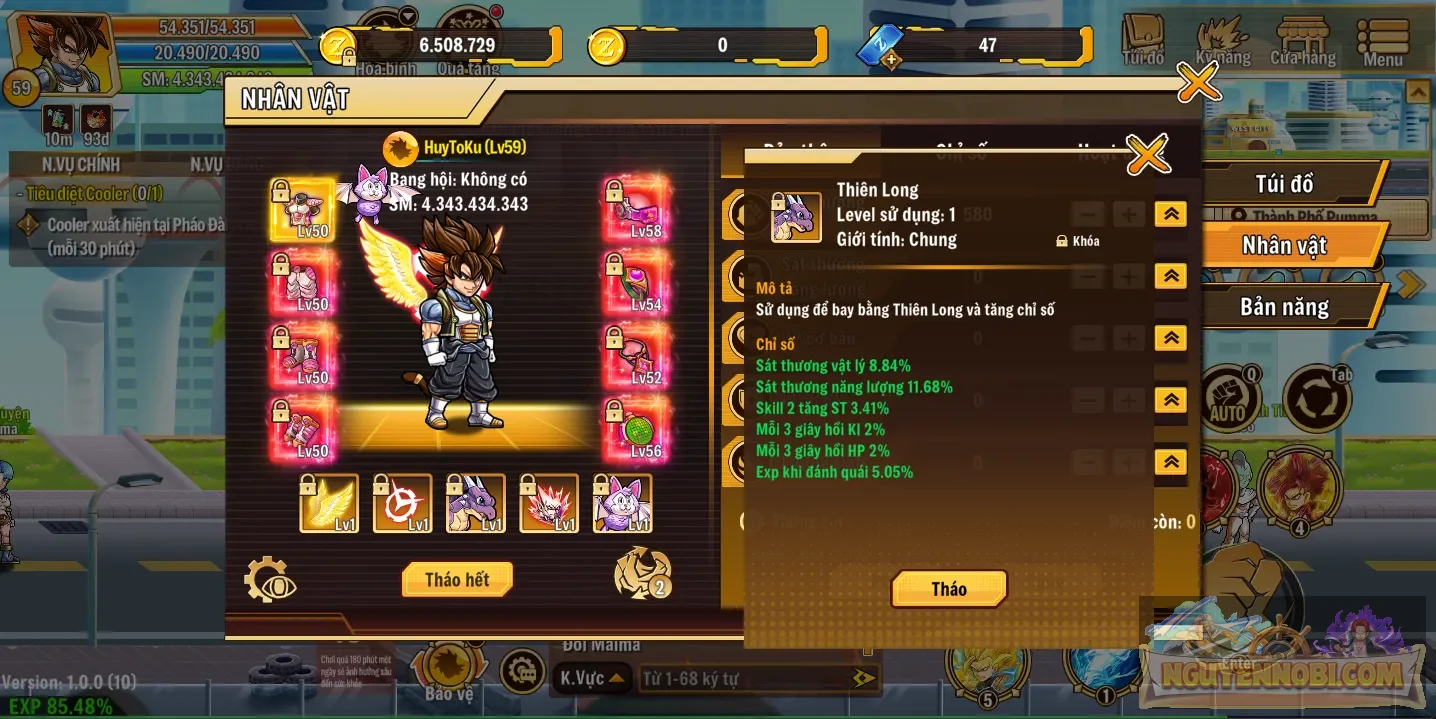The width and height of the screenshot is (1436, 719).
Task: Select the pink cat pet slot
Action: [x=622, y=504]
